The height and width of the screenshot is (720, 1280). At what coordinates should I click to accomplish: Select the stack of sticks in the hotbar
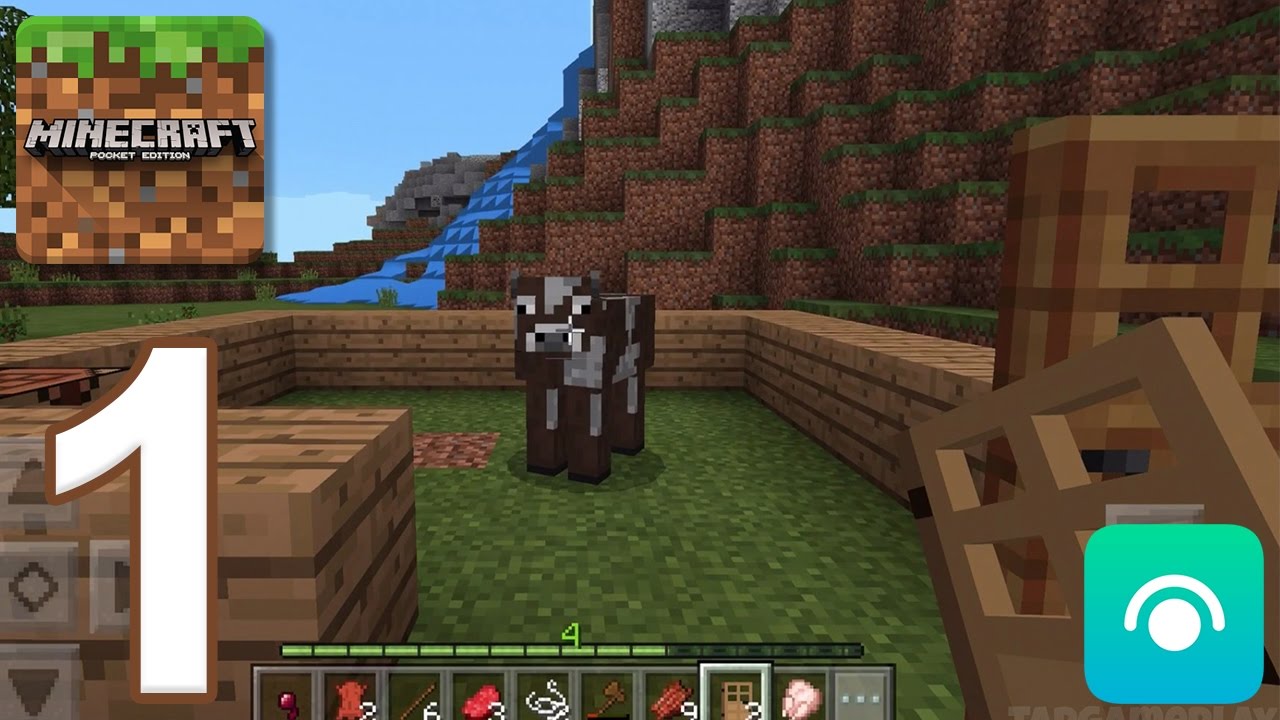(x=417, y=695)
